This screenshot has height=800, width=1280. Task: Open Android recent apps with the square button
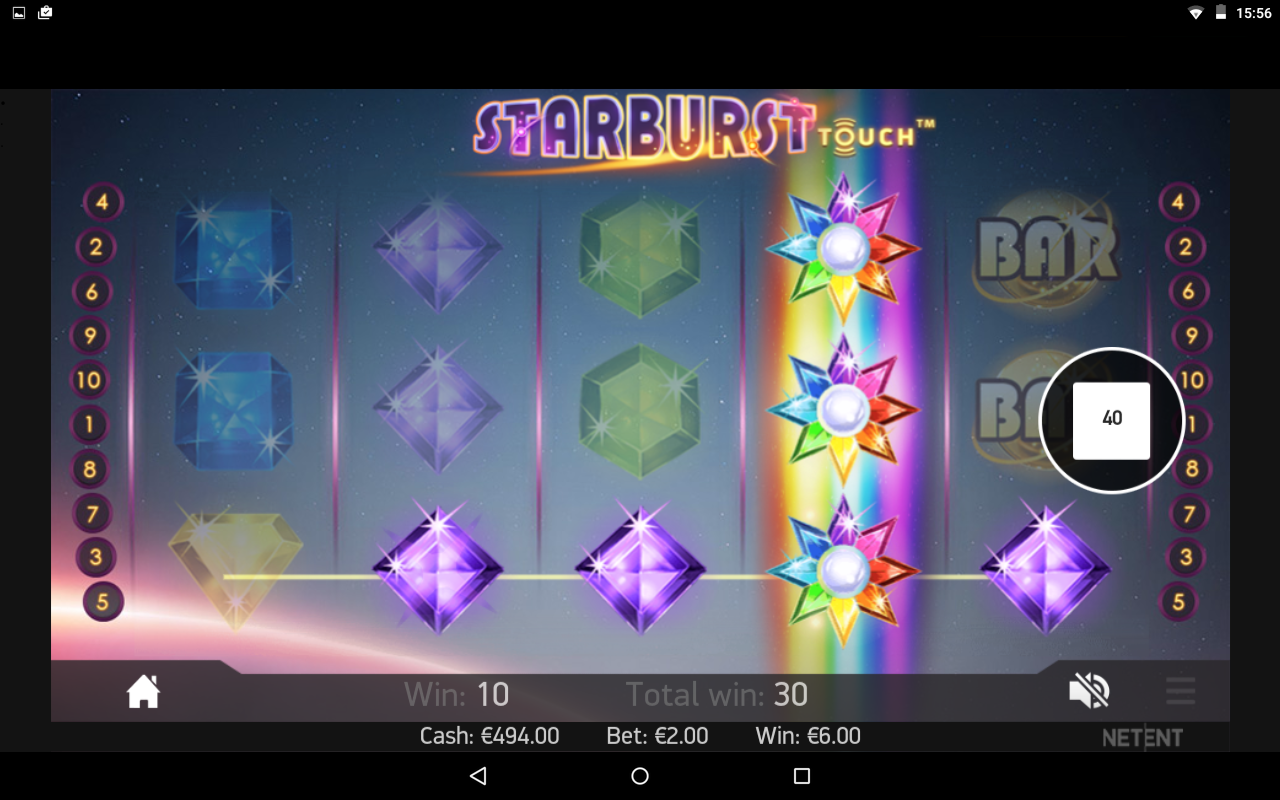(x=800, y=775)
